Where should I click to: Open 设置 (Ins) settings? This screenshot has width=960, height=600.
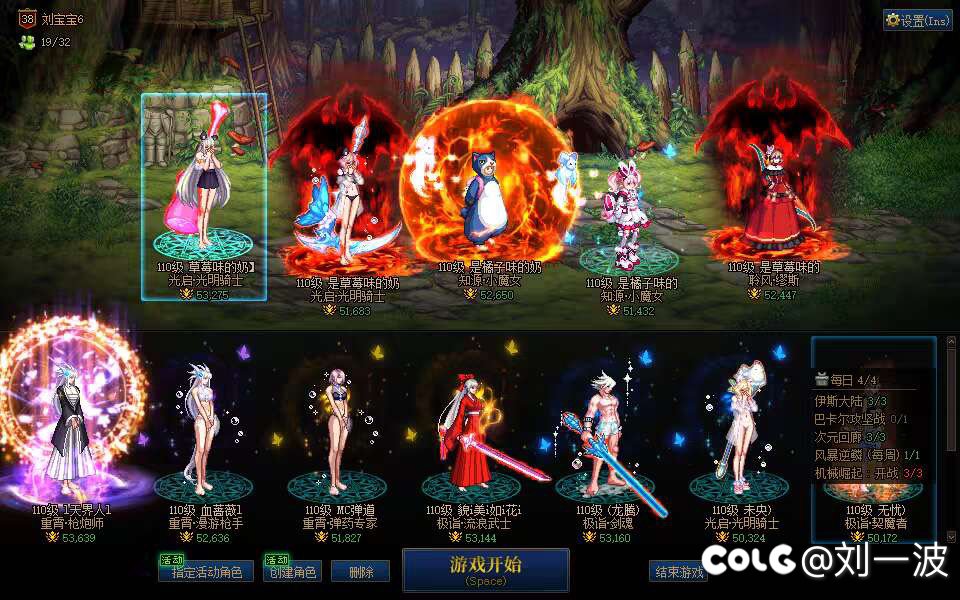918,20
